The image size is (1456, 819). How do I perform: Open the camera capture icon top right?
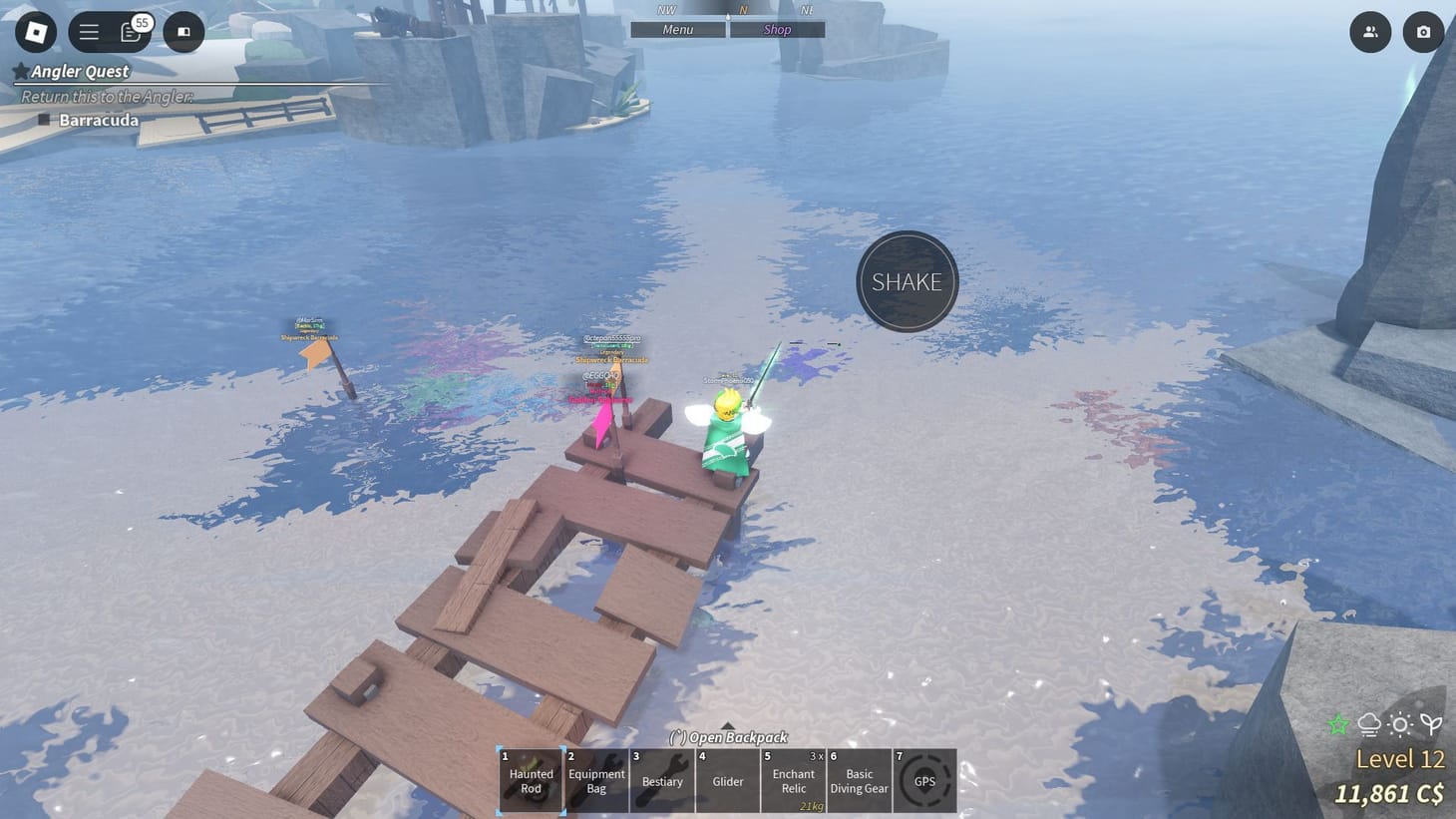point(1423,31)
